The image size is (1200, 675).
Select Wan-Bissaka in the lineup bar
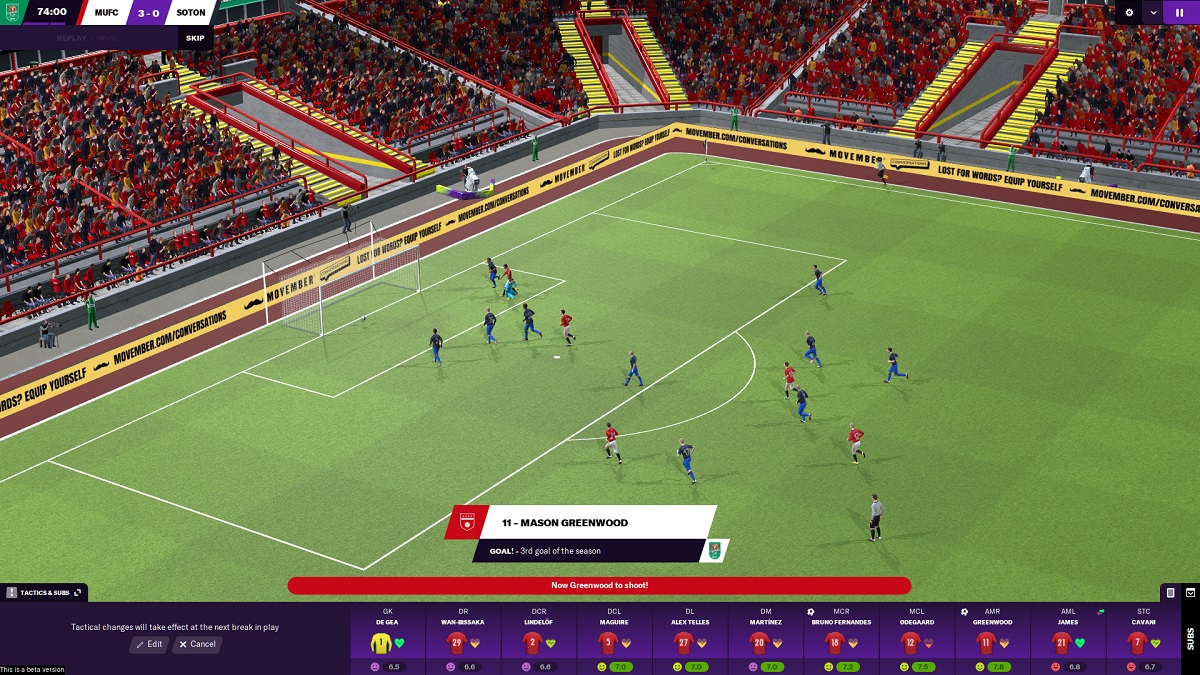click(x=463, y=640)
